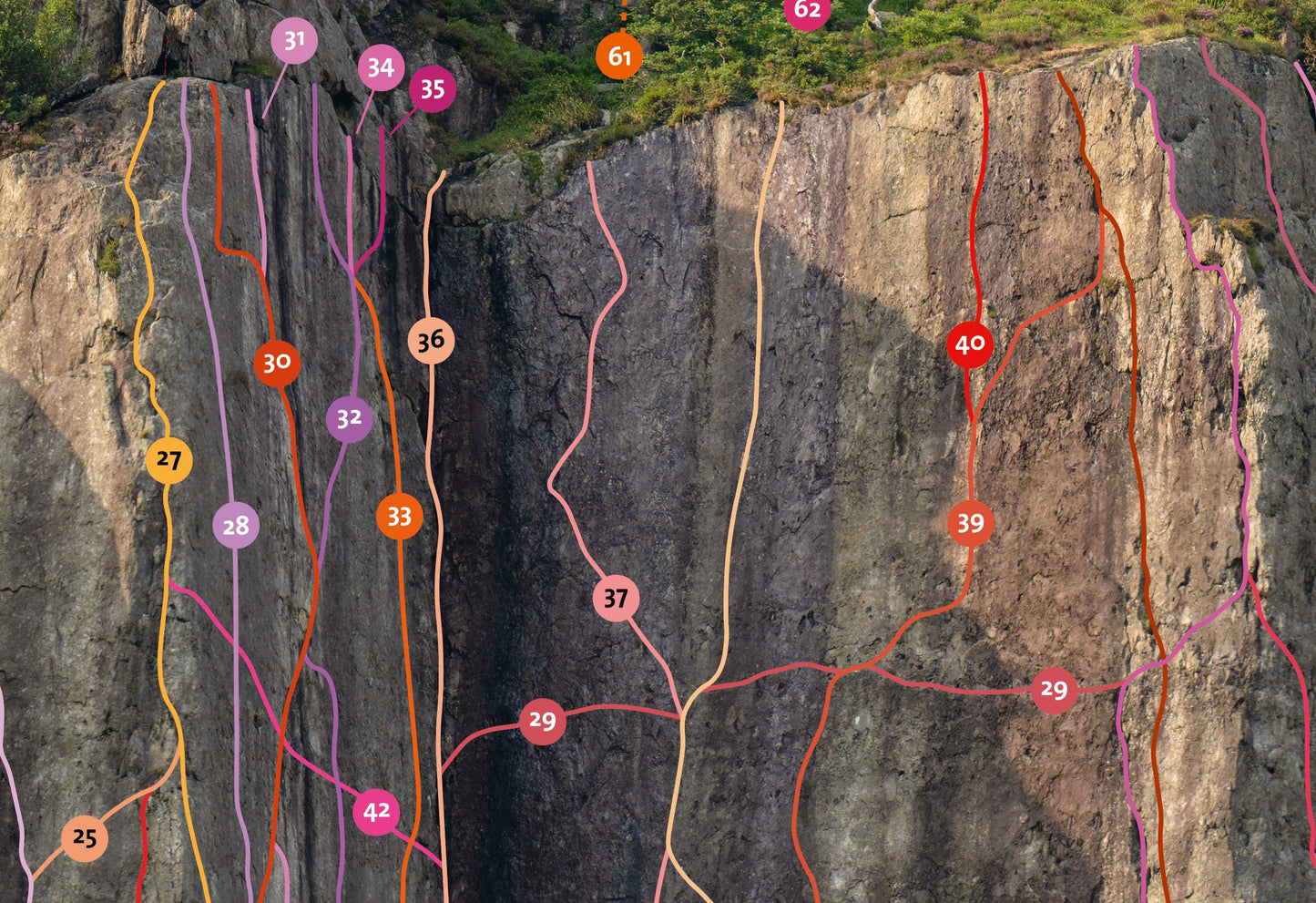
Task: Open the orange route 61 marker
Action: [619, 56]
